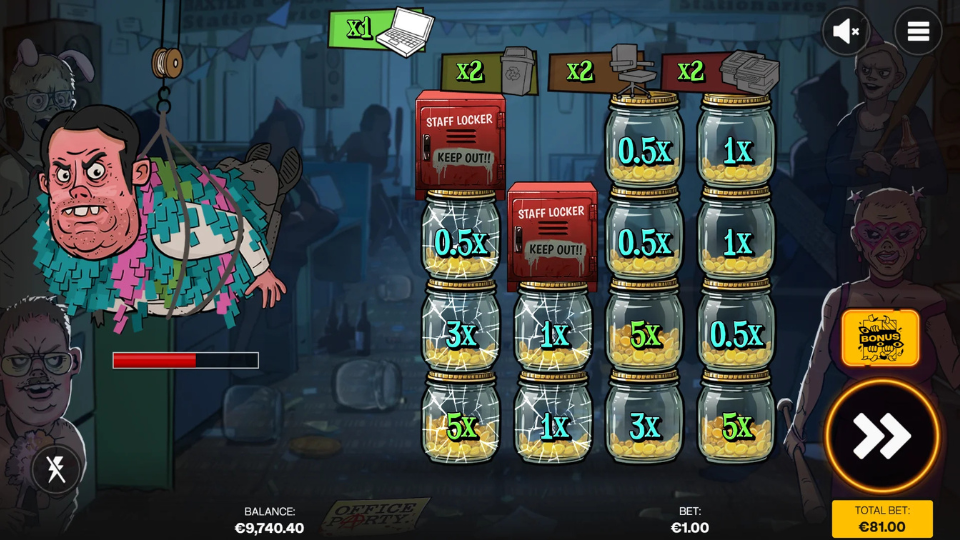The width and height of the screenshot is (960, 540).
Task: Spin using the double-arrow button
Action: click(x=881, y=436)
